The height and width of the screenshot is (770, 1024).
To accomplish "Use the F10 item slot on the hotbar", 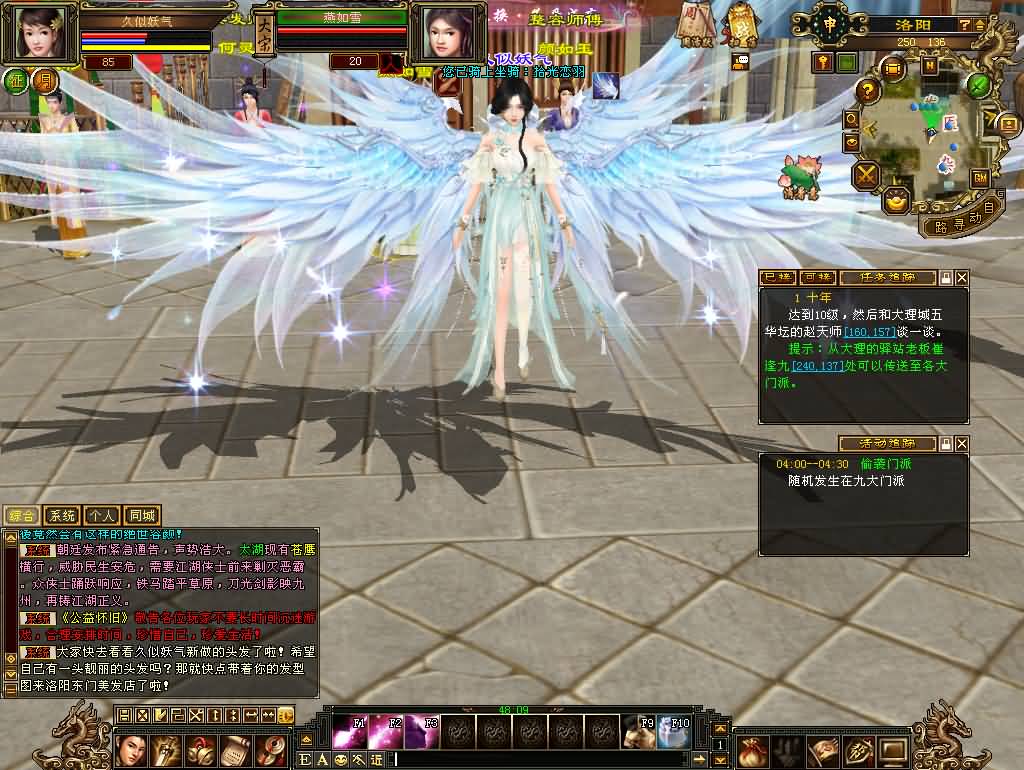I will tap(675, 732).
